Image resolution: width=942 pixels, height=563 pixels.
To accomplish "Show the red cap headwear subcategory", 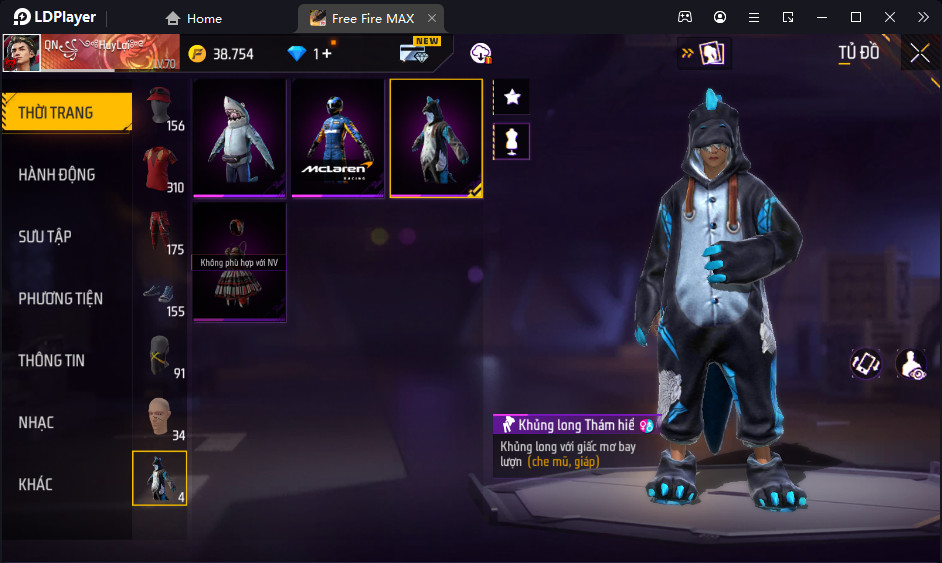I will [x=159, y=108].
